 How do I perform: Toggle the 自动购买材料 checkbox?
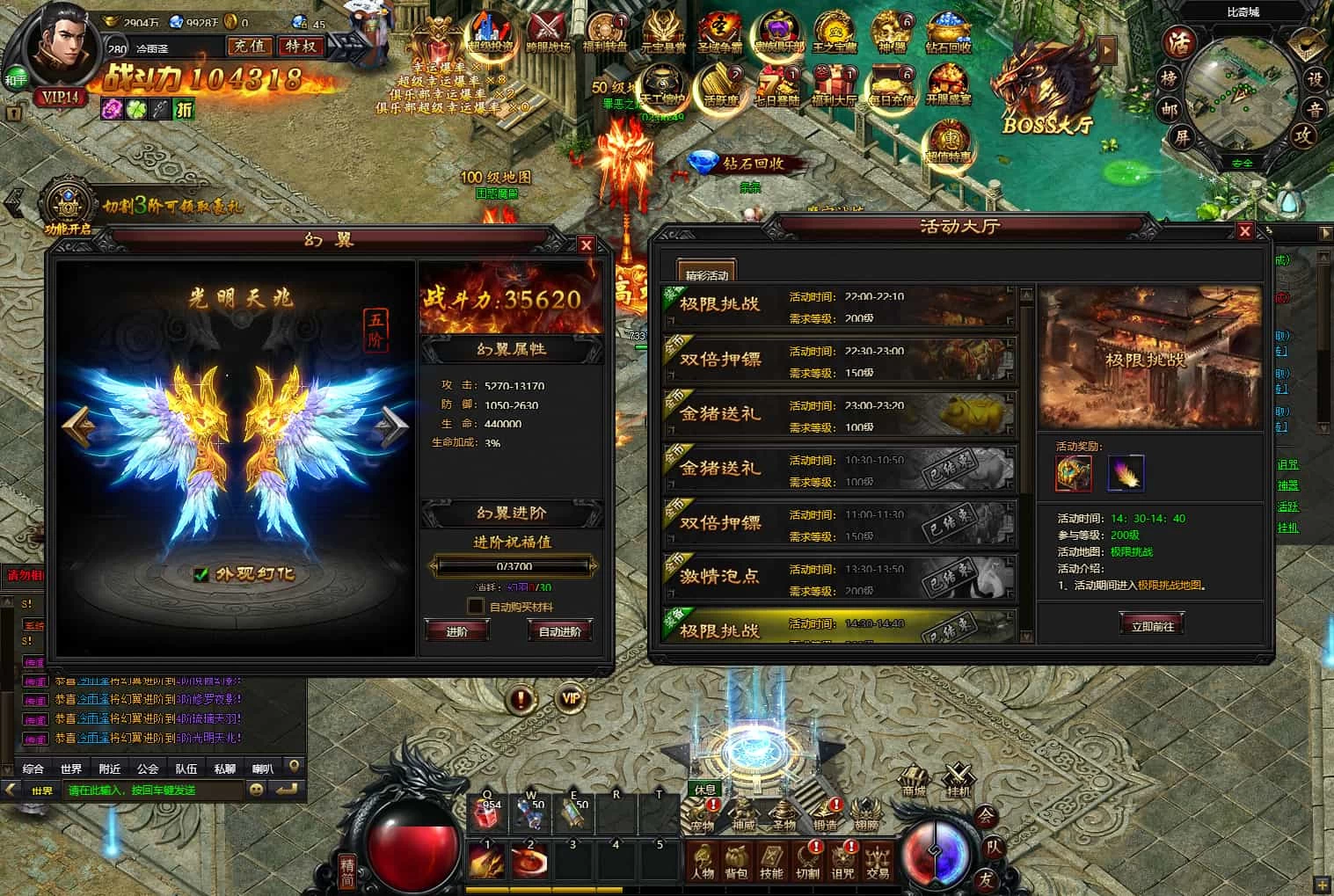click(476, 606)
